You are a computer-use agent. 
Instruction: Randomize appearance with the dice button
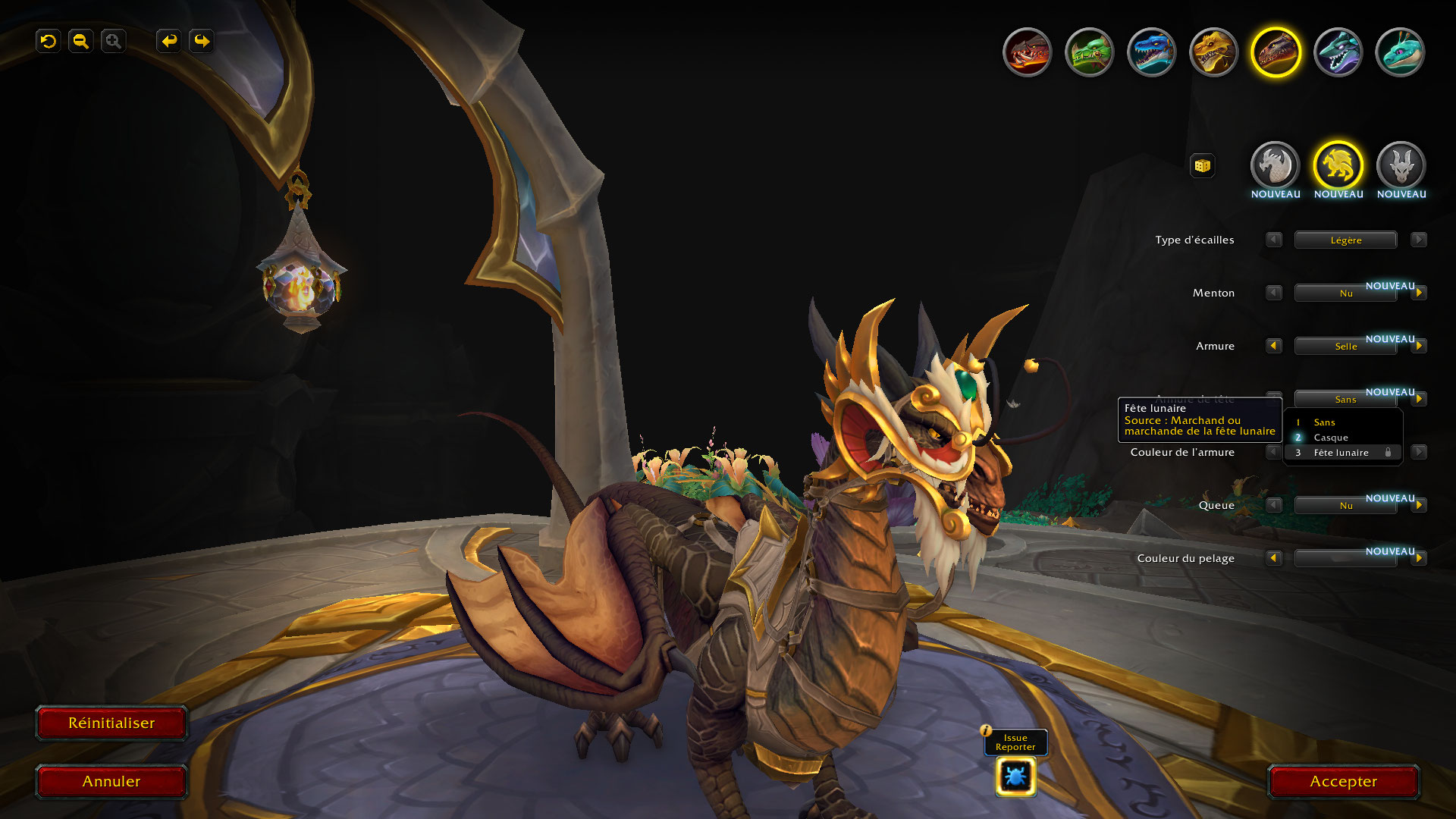[x=1202, y=165]
